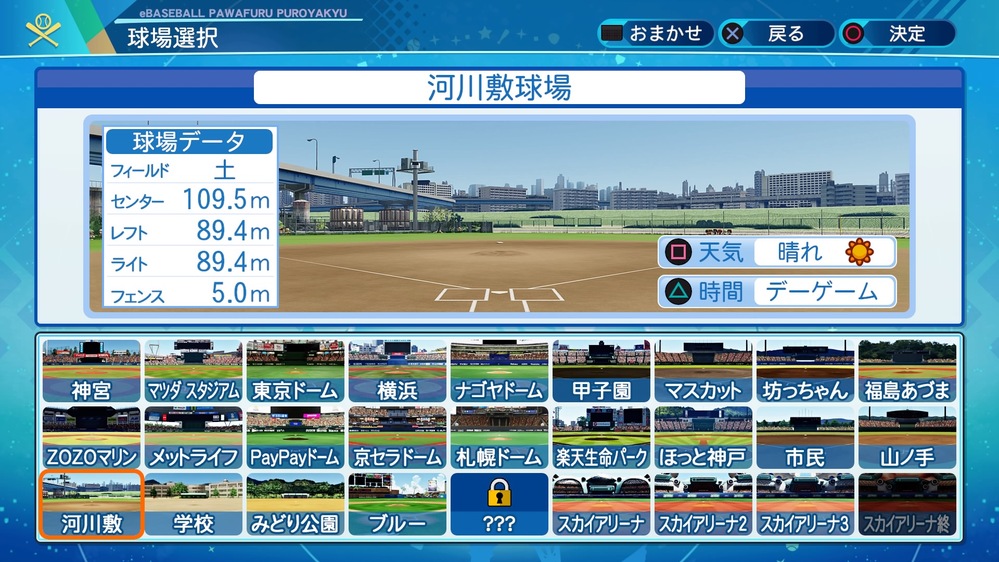Screen dimensions: 999x562
Task: Pick the マスカット stadium thumbnail
Action: (703, 371)
